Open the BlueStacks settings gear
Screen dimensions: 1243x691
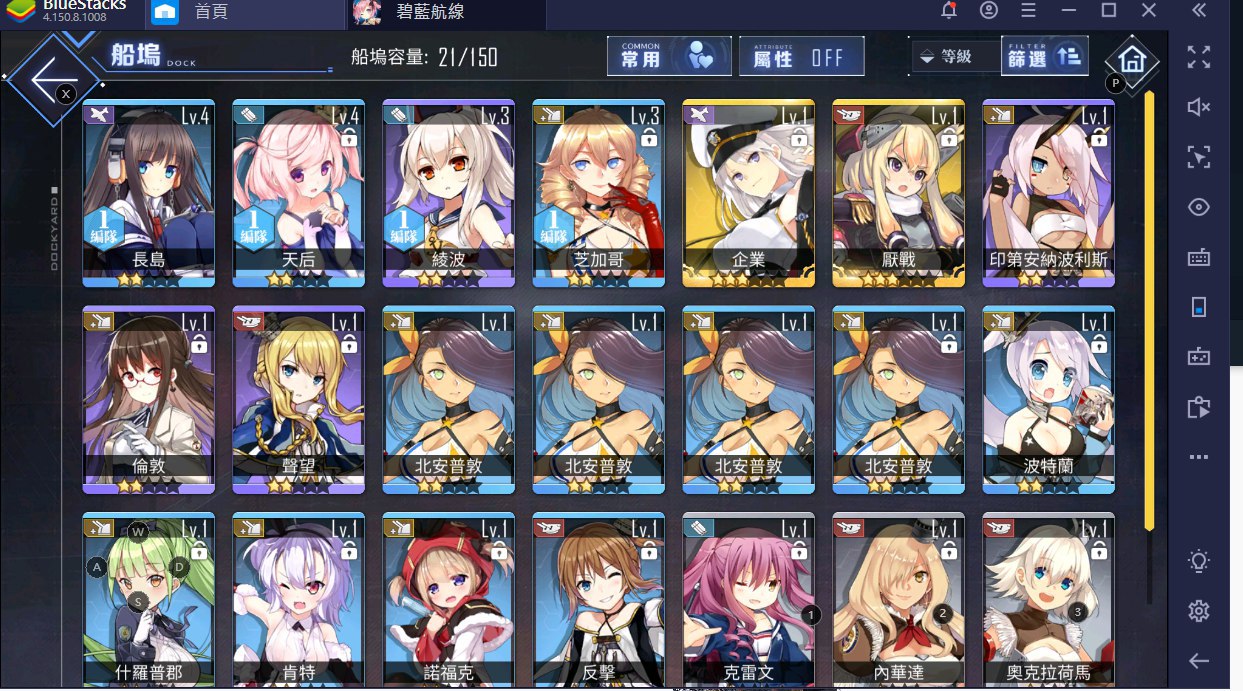click(1198, 611)
